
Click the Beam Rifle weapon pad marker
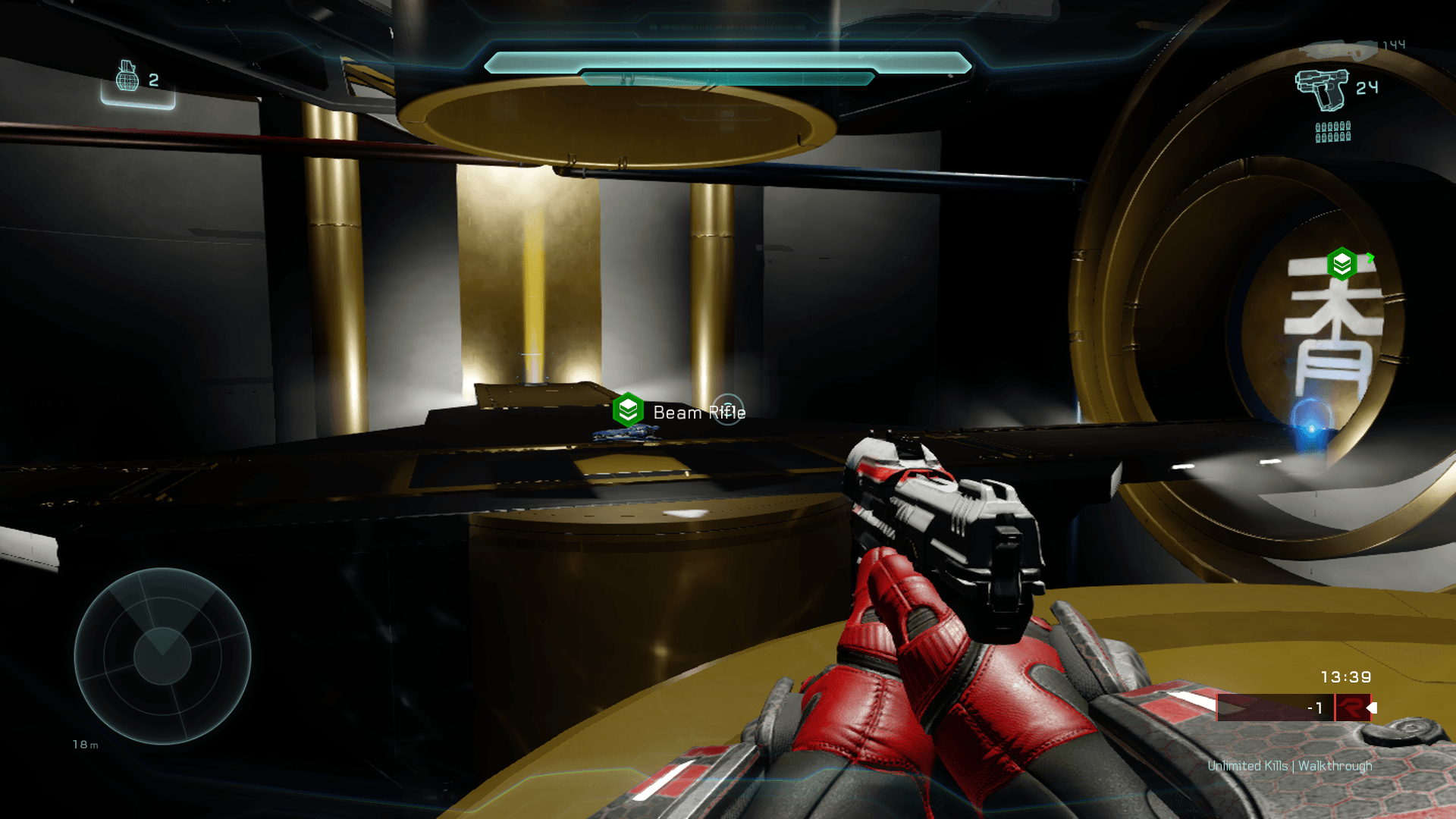pos(628,410)
